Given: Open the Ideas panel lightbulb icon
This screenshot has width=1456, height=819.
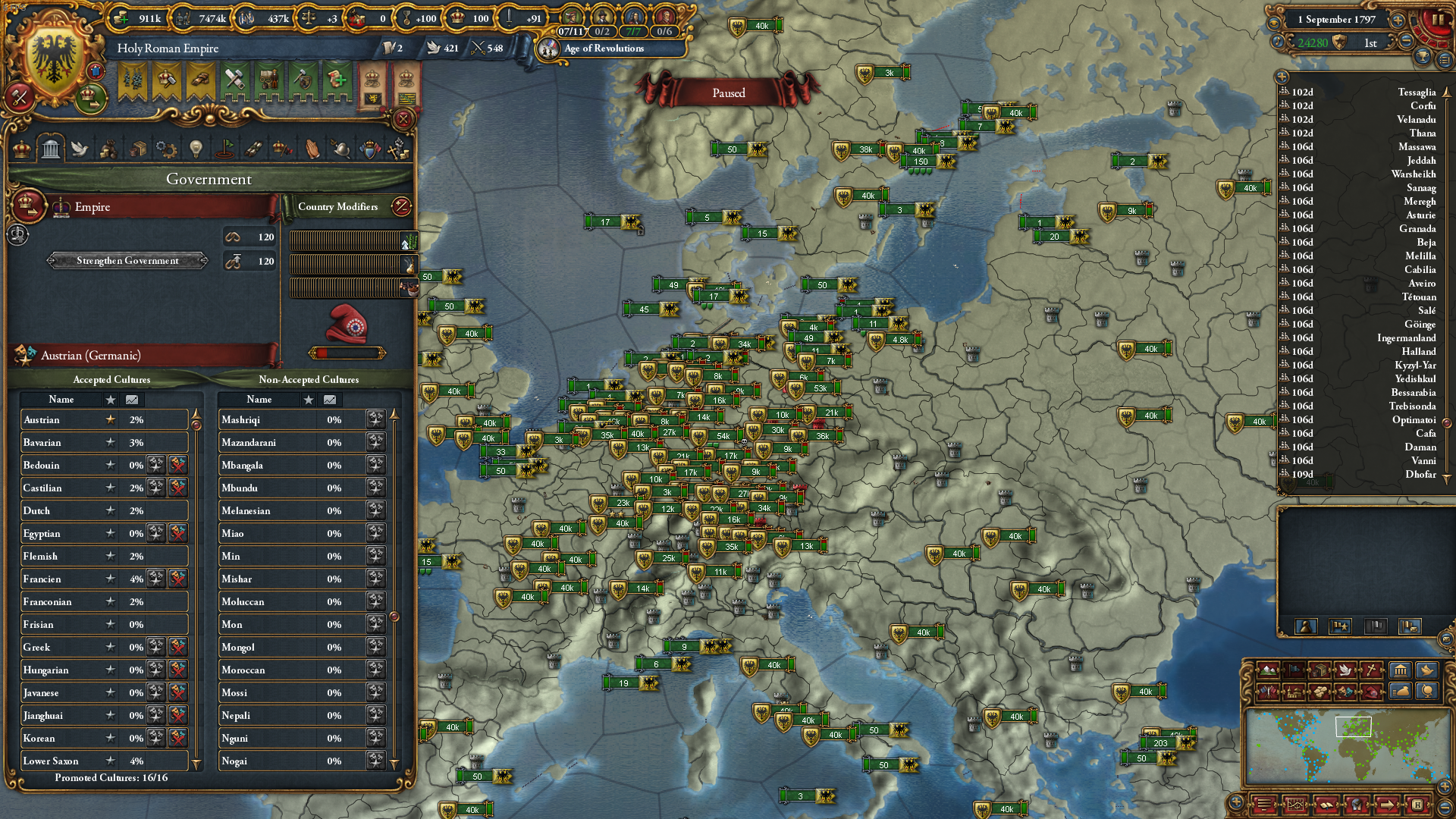Looking at the screenshot, I should 196,148.
